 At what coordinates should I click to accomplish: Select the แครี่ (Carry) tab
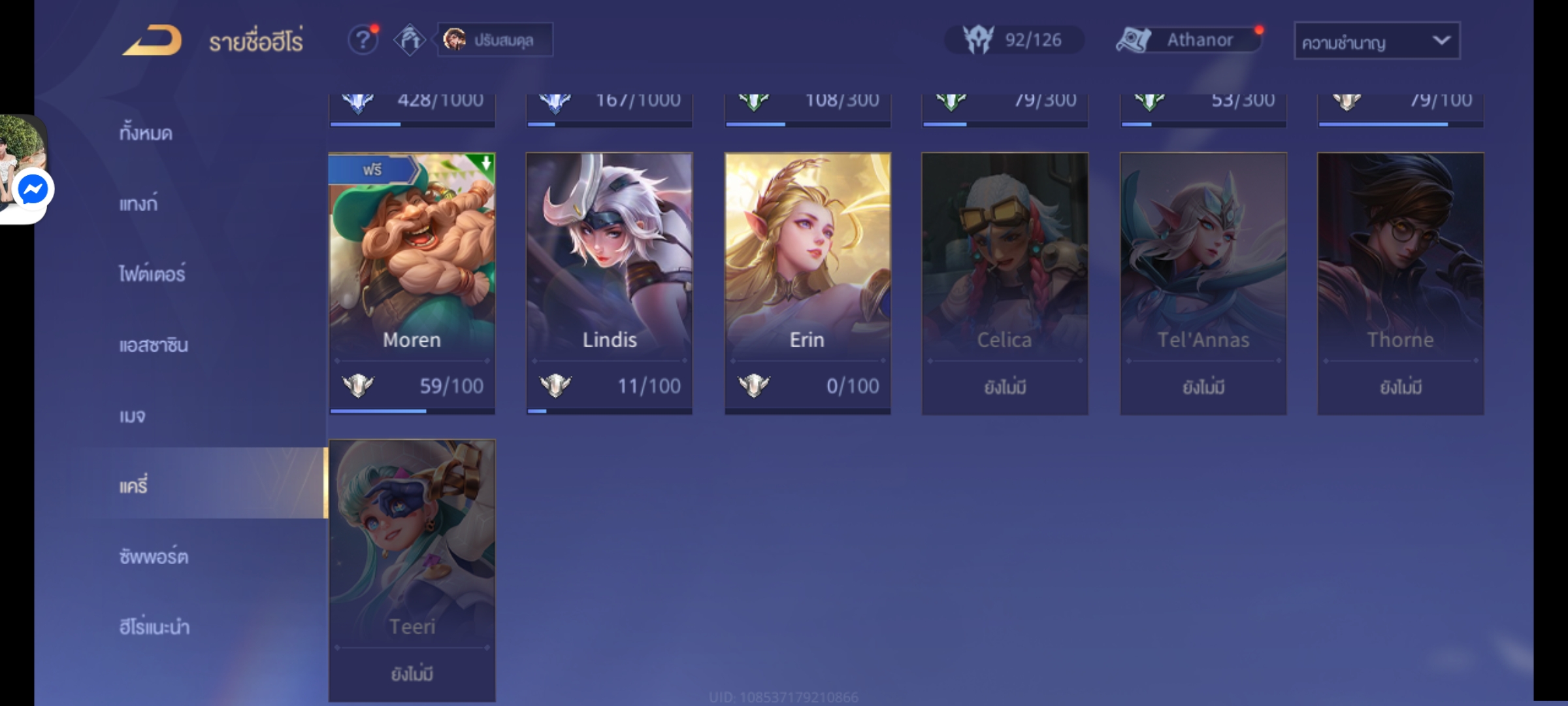[134, 486]
